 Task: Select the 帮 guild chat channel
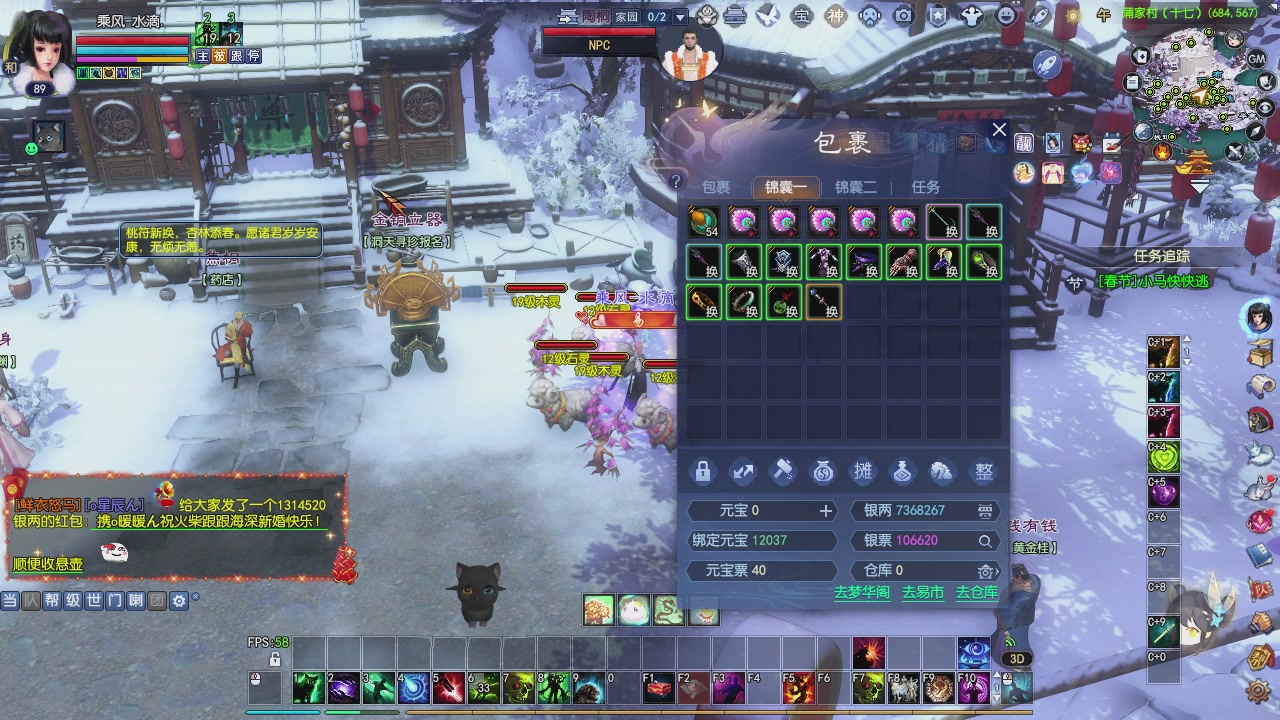(52, 601)
